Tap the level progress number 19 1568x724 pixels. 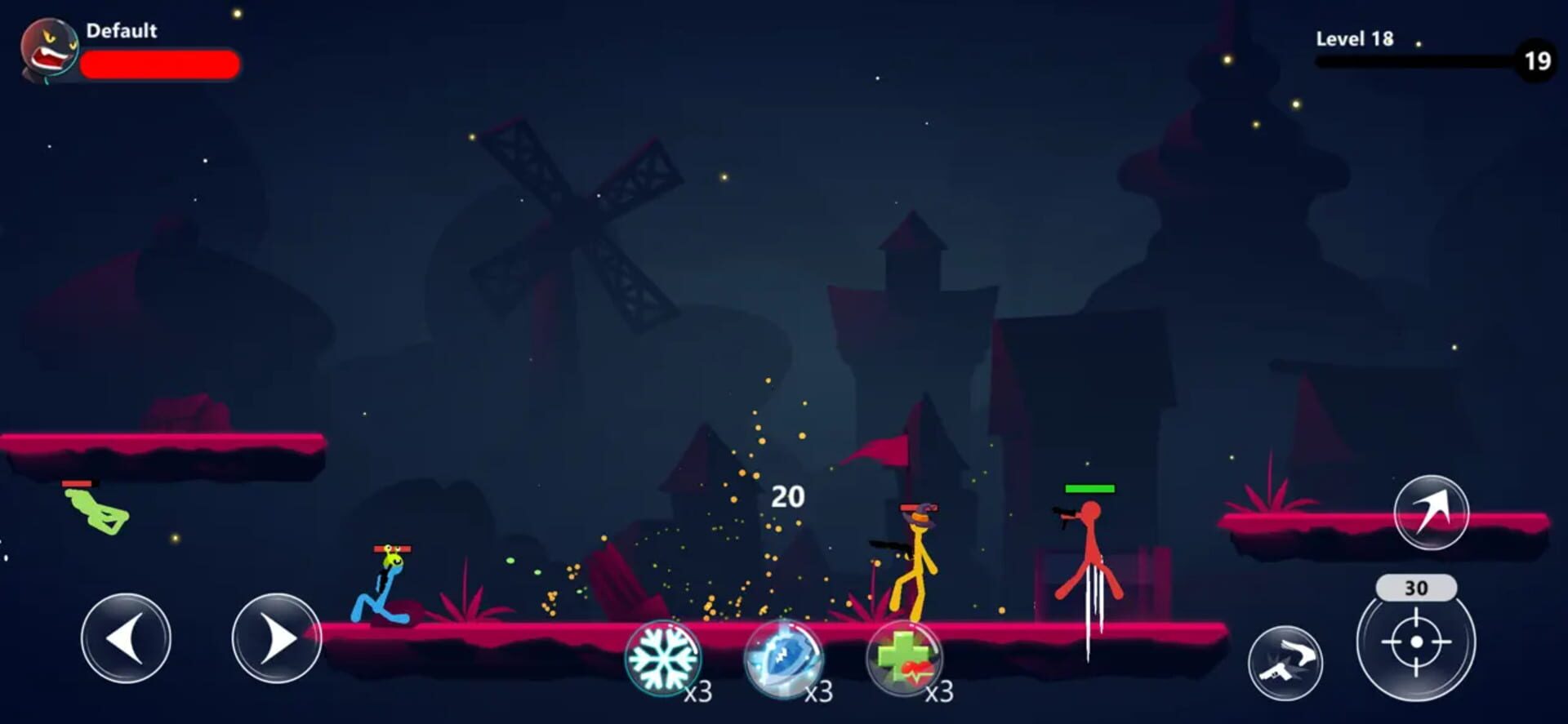pyautogui.click(x=1536, y=59)
